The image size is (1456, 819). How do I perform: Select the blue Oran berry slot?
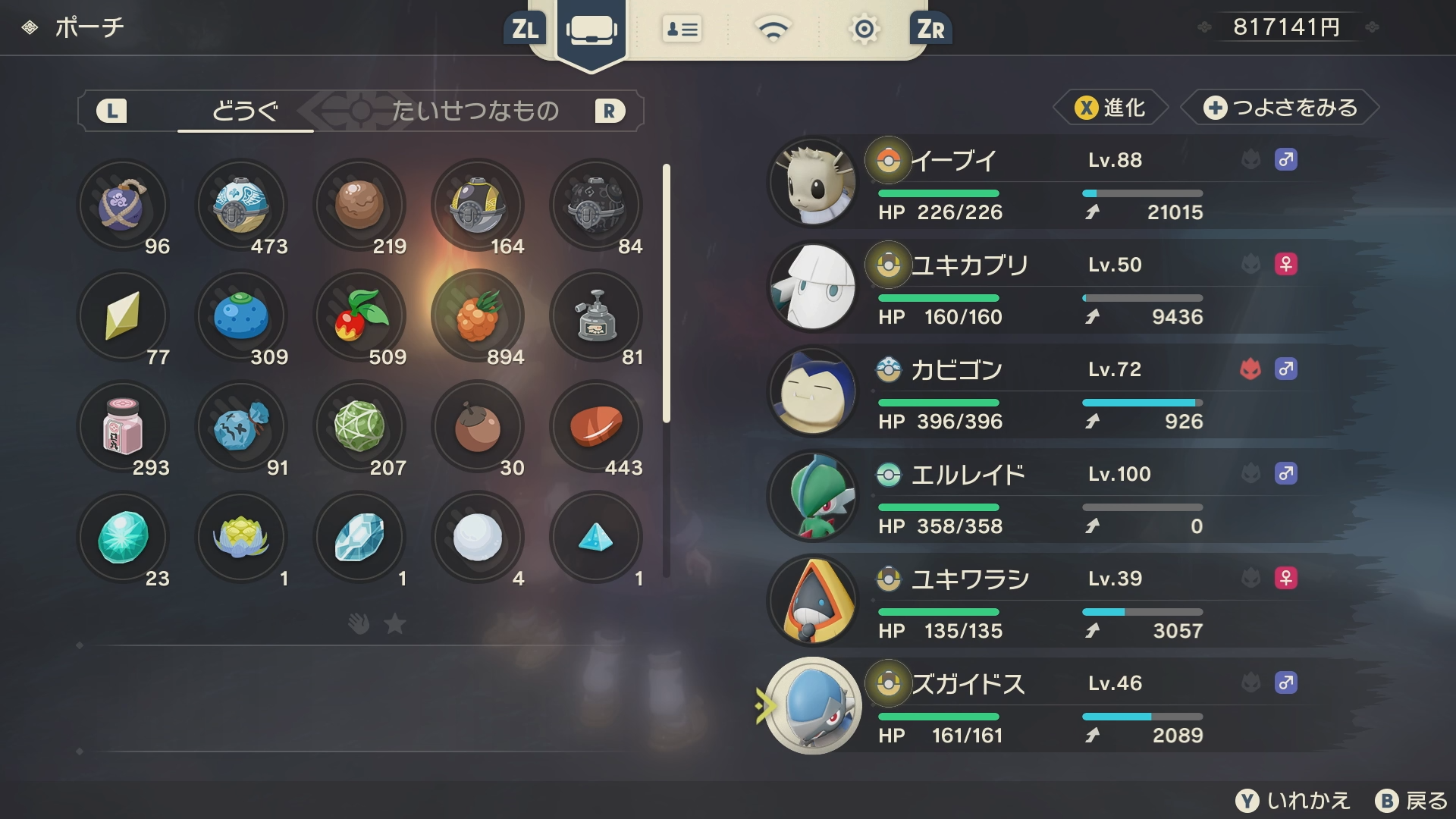coord(241,316)
